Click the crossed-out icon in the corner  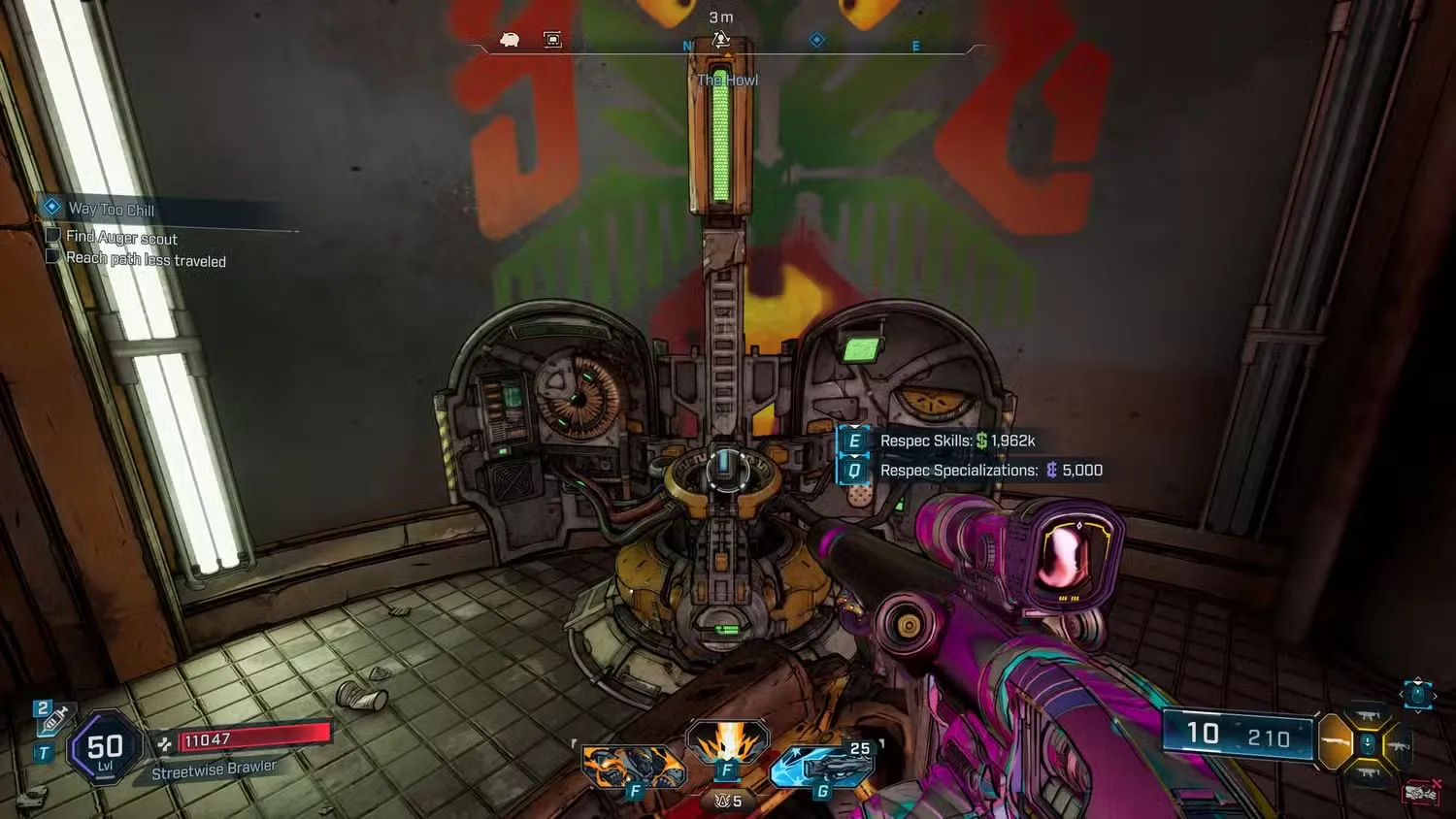click(x=1422, y=793)
